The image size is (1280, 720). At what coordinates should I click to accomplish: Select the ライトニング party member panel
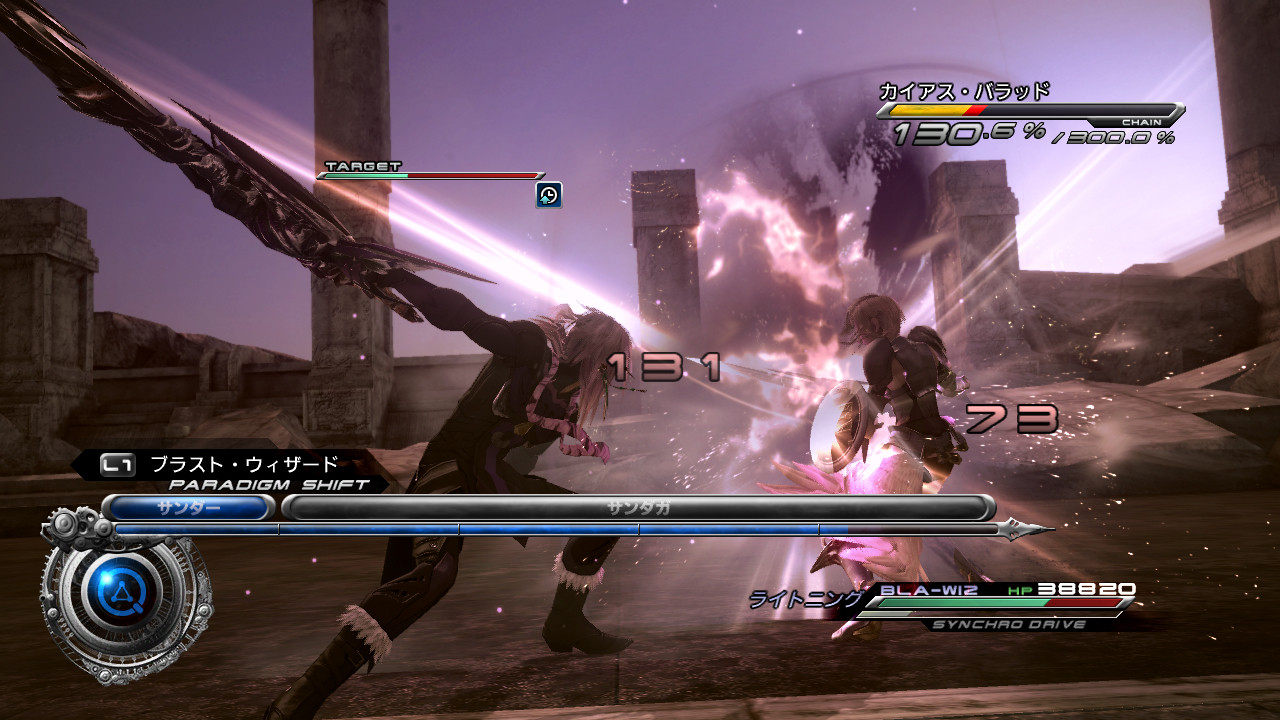tap(945, 602)
